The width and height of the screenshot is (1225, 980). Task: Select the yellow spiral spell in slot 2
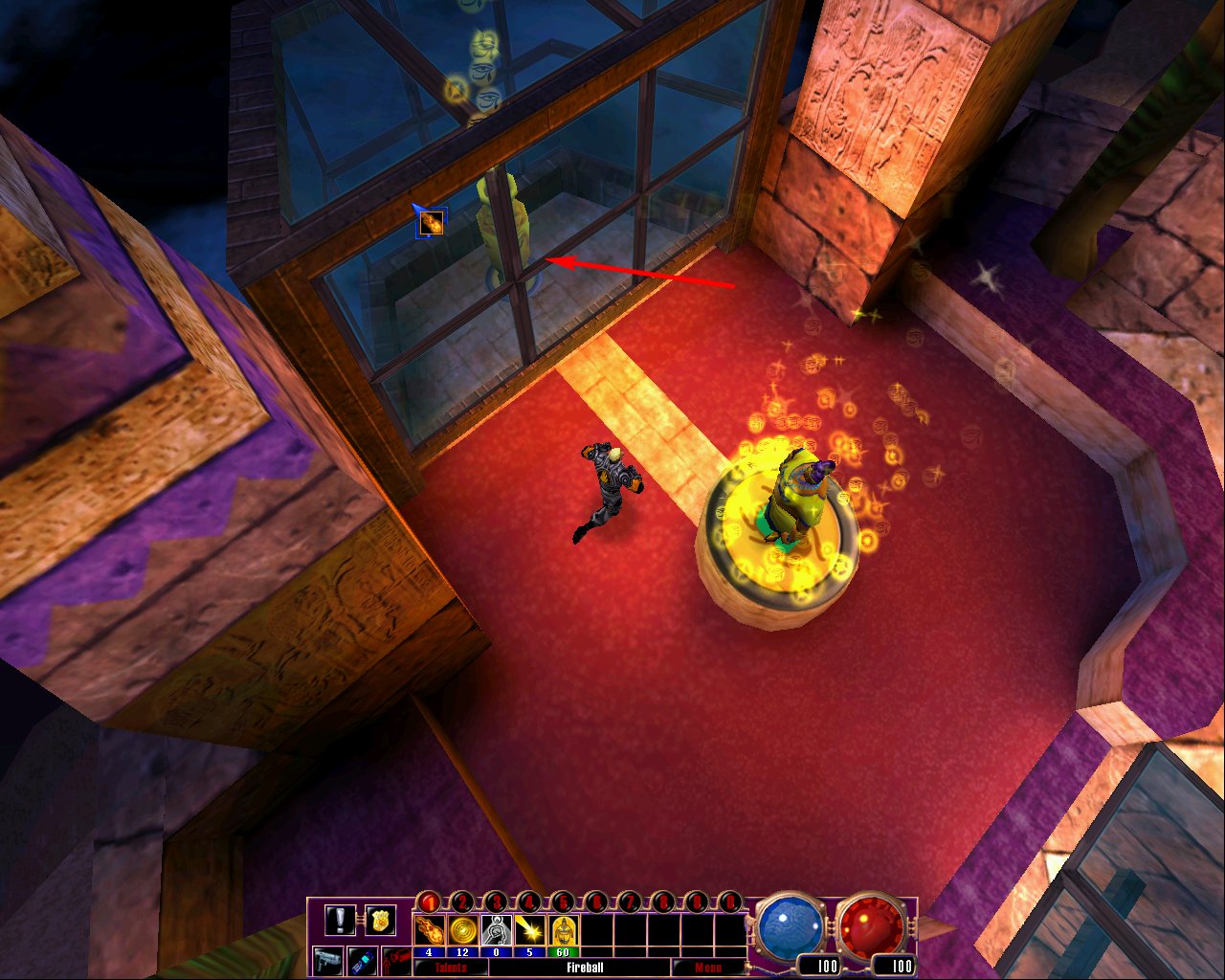461,929
